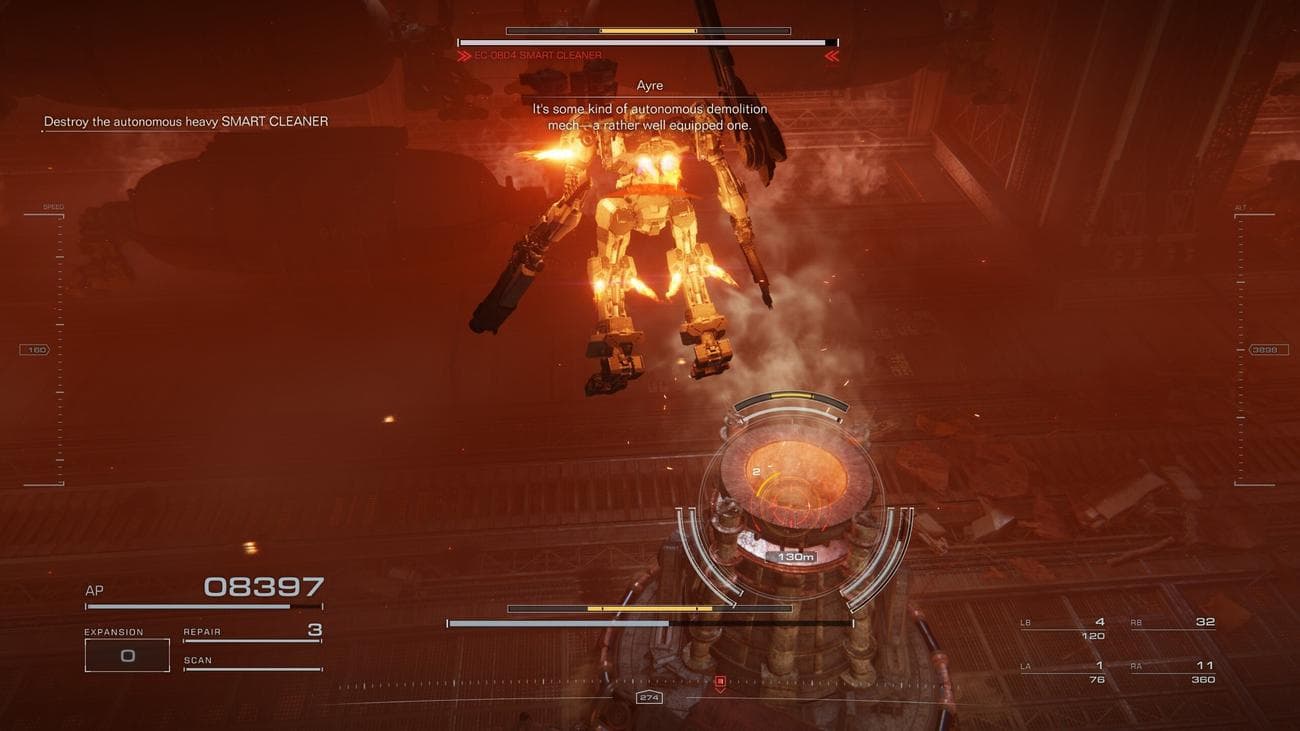The image size is (1300, 731).
Task: Toggle the compass marker showing 274
Action: 648,697
